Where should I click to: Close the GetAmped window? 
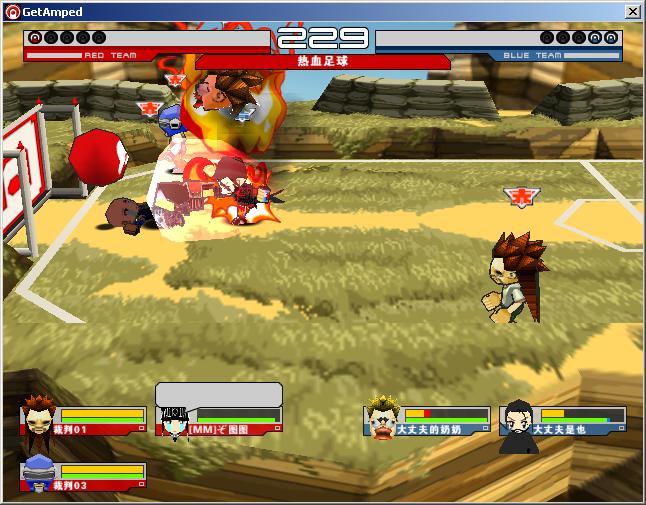632,11
